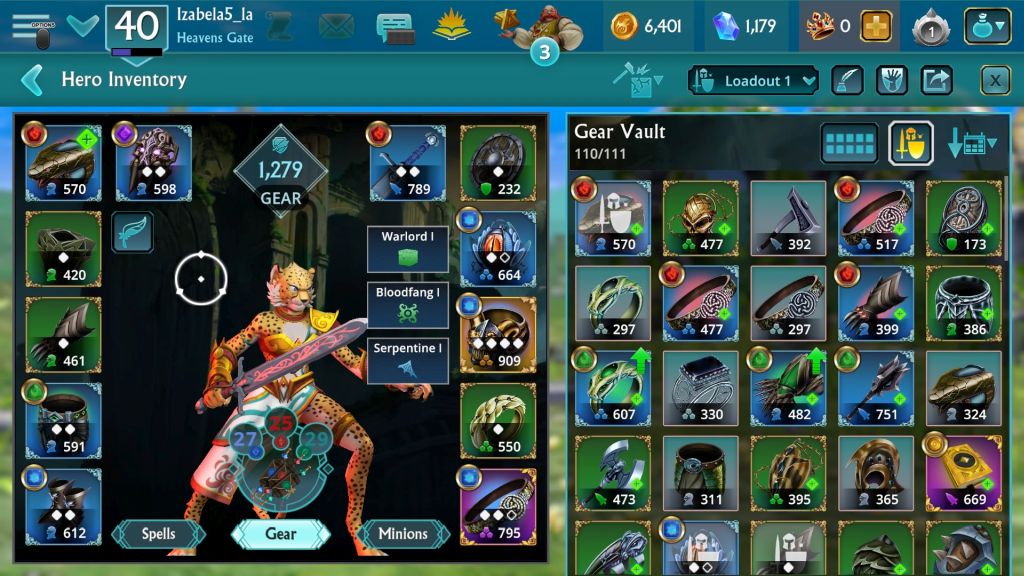Choose the 751 mace in the Gear Vault
This screenshot has width=1024, height=576.
[x=876, y=385]
